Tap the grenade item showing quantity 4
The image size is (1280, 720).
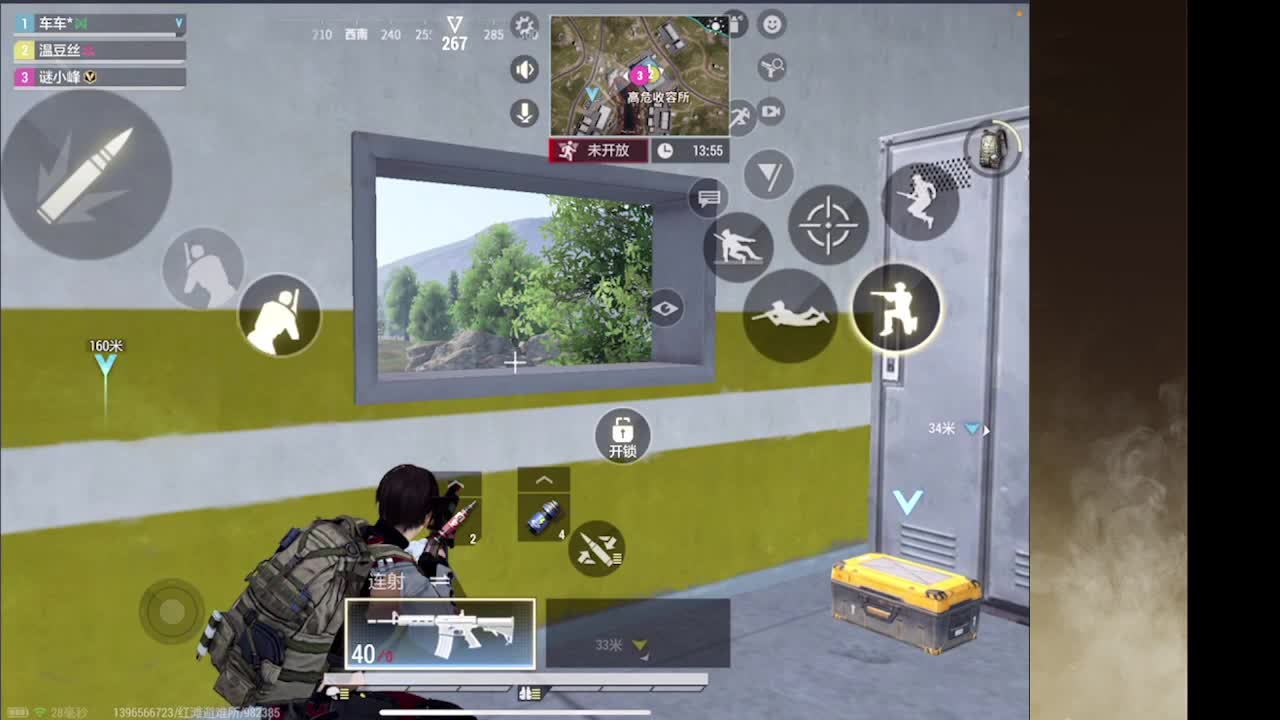click(543, 515)
